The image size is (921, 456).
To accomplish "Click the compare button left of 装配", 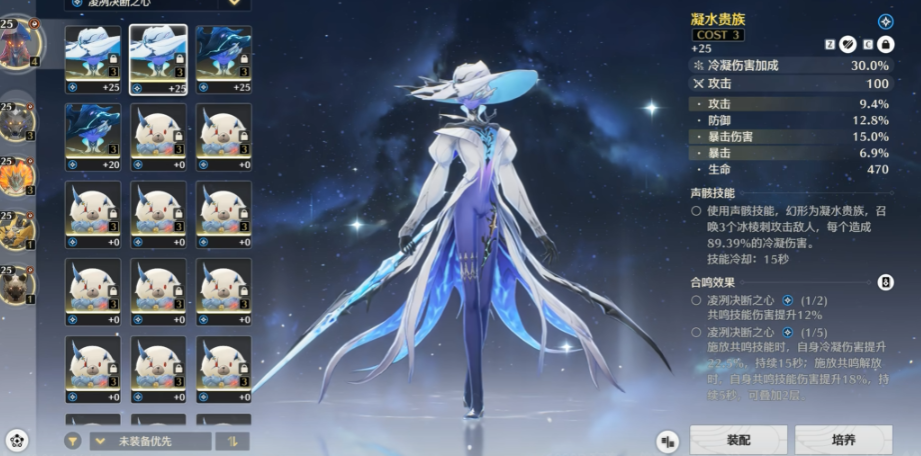I will click(x=668, y=440).
